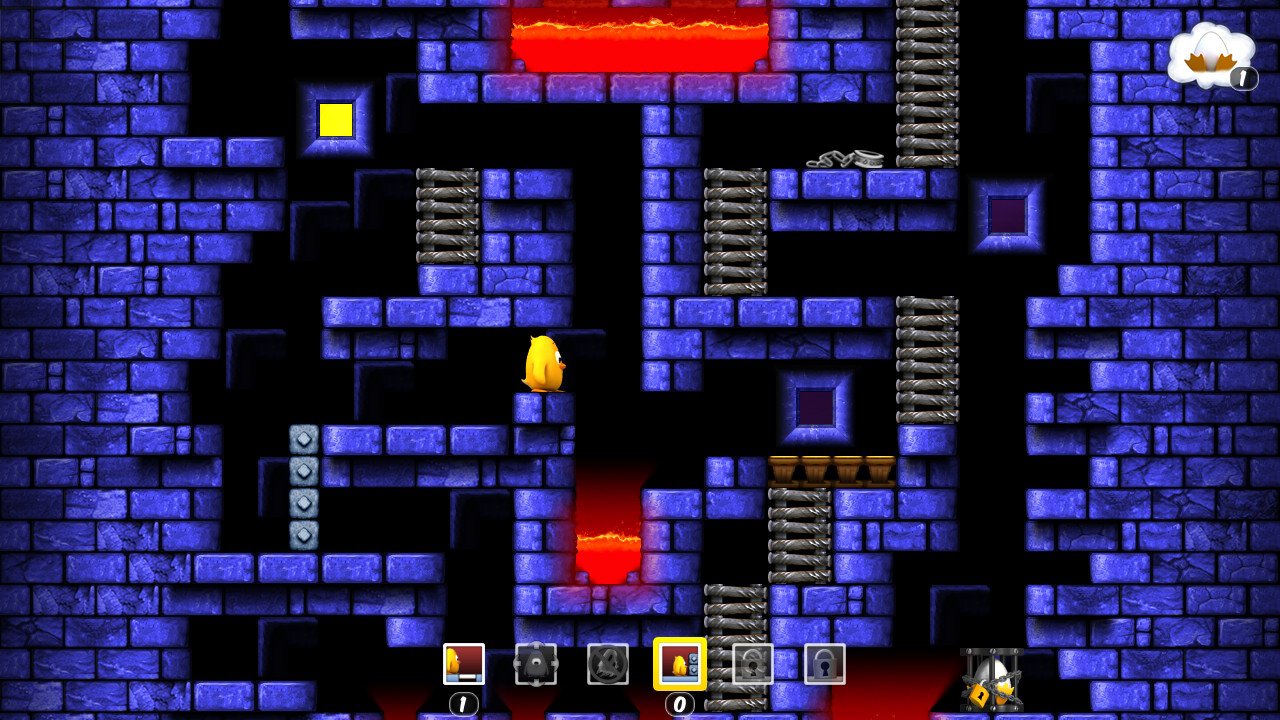Click the '0' badge under the selected item
Image resolution: width=1280 pixels, height=720 pixels.
click(x=681, y=704)
